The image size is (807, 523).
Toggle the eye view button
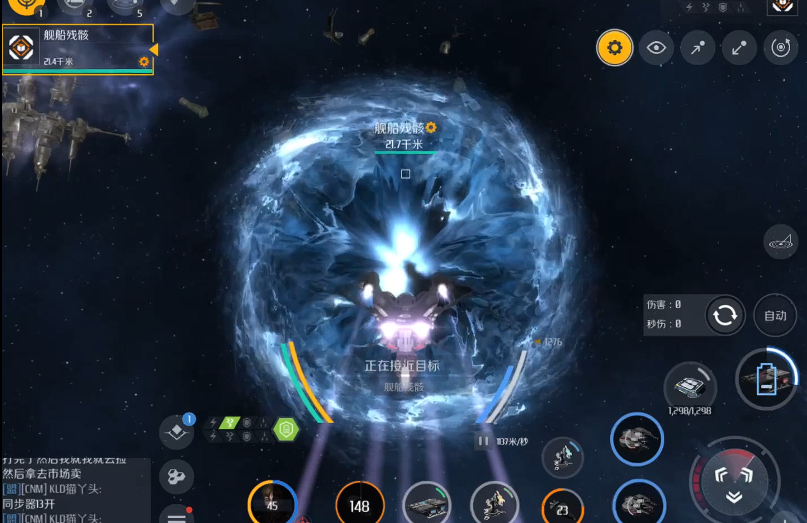(x=656, y=47)
